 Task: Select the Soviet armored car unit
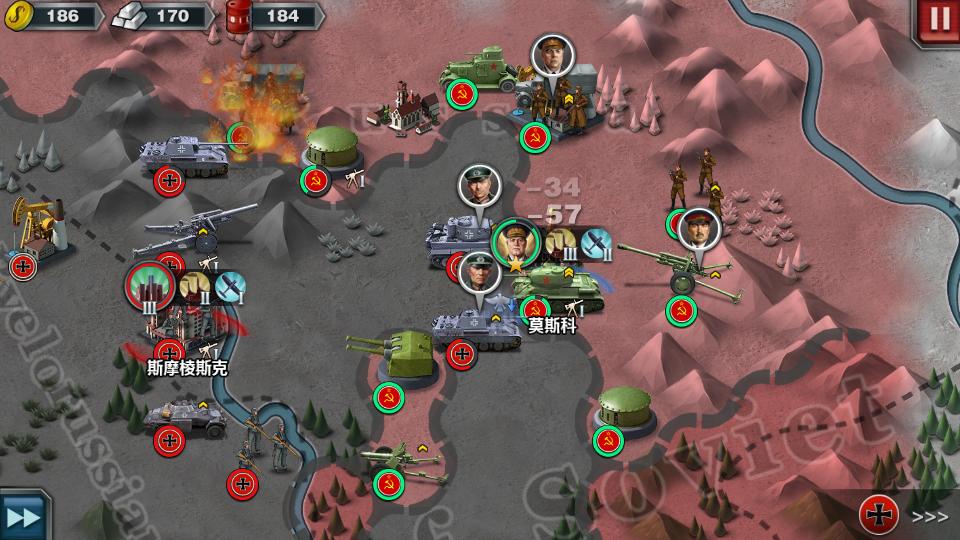(x=476, y=70)
